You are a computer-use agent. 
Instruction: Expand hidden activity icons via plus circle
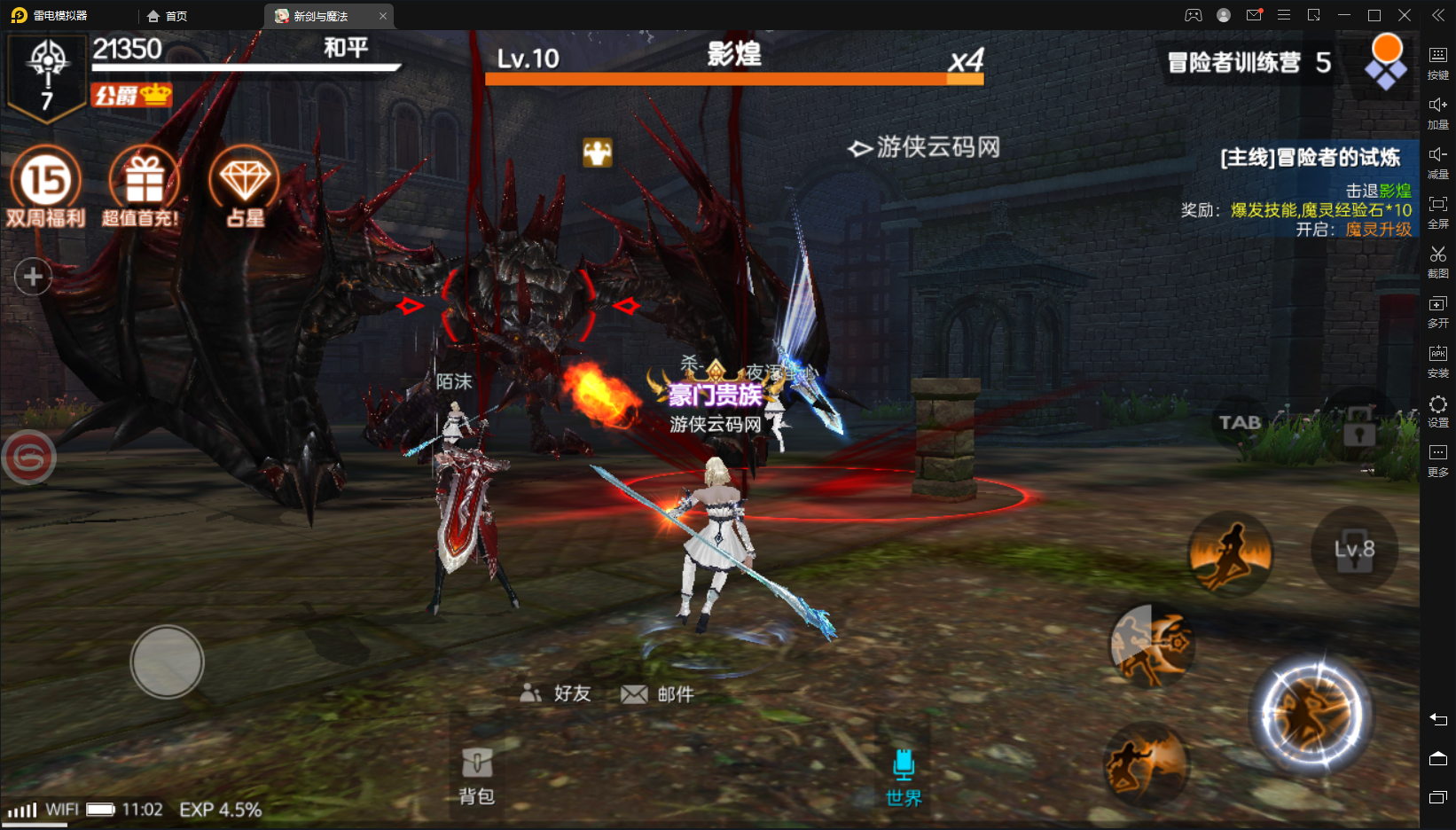[x=33, y=277]
